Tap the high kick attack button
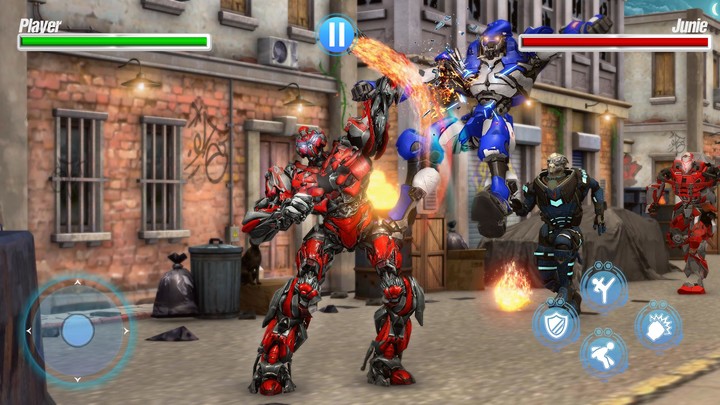The image size is (720, 405). (x=604, y=286)
